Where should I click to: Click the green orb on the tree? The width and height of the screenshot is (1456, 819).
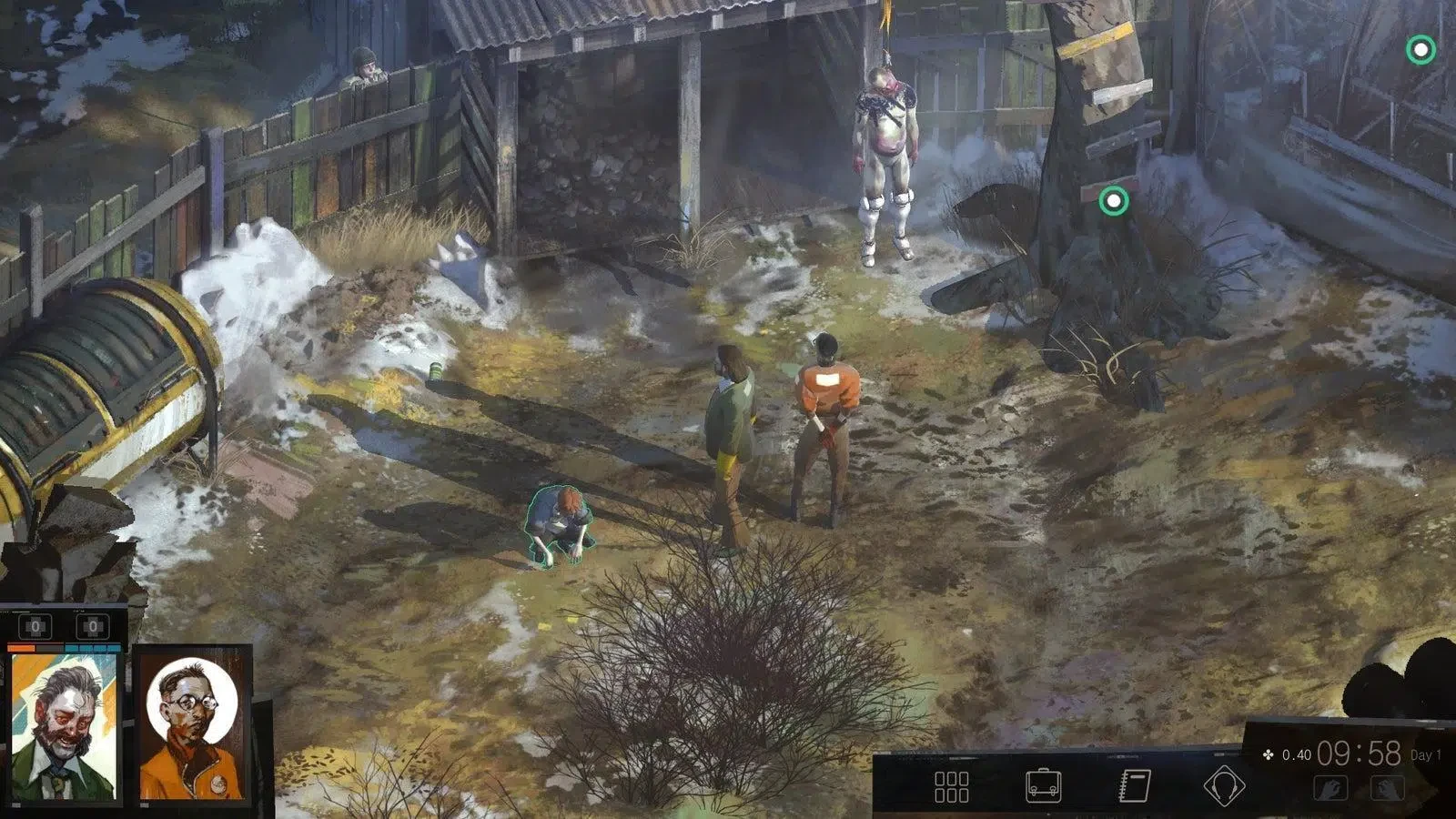coord(1112,198)
